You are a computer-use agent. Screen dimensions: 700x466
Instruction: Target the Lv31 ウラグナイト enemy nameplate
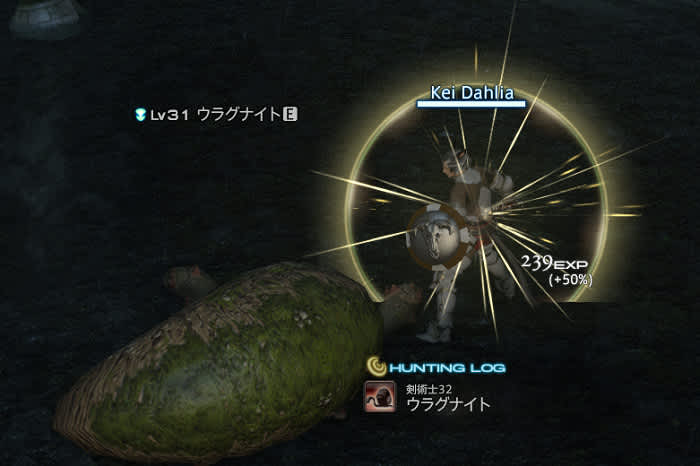click(x=216, y=115)
